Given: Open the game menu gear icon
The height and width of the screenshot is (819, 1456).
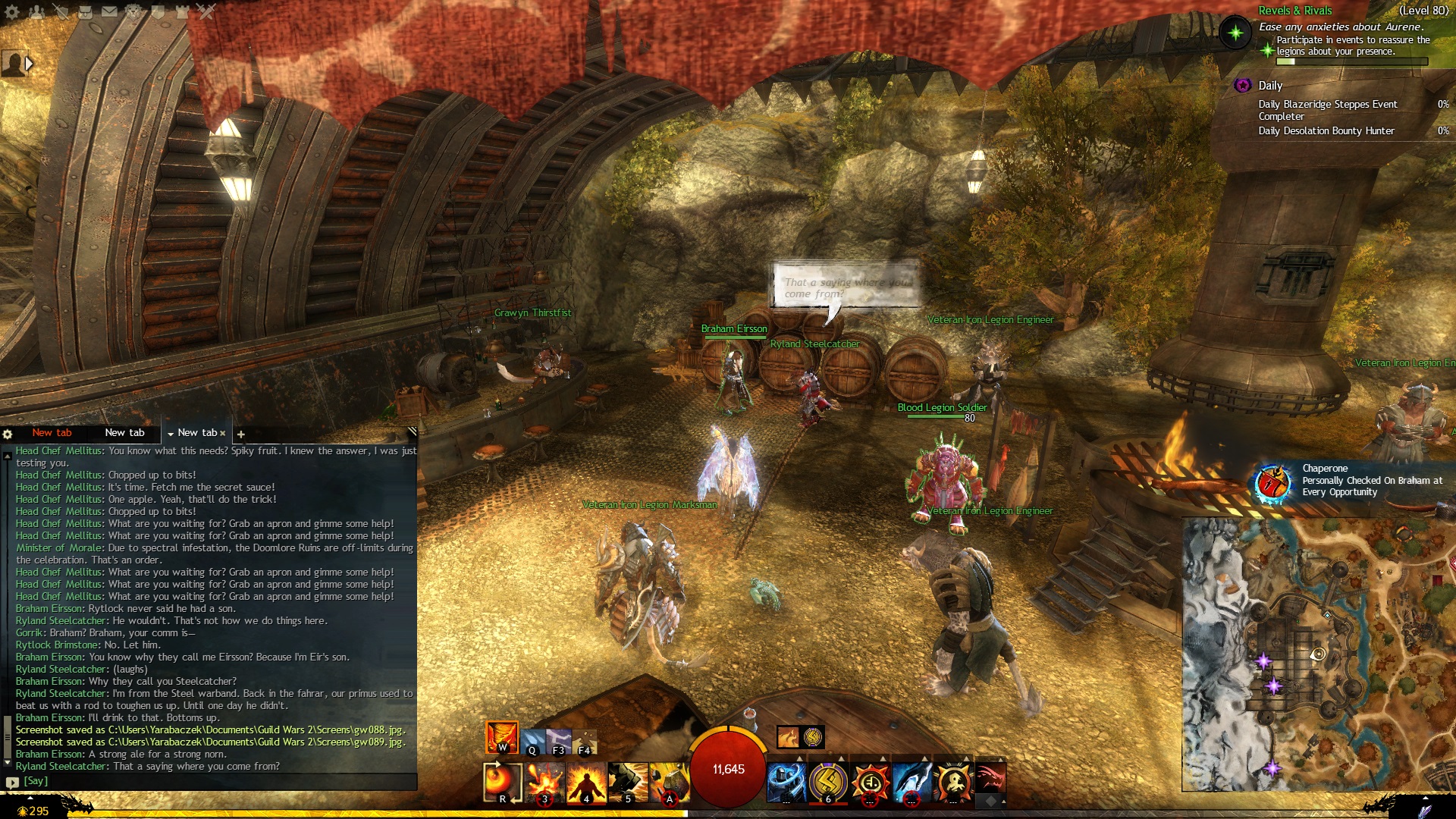Looking at the screenshot, I should [11, 11].
